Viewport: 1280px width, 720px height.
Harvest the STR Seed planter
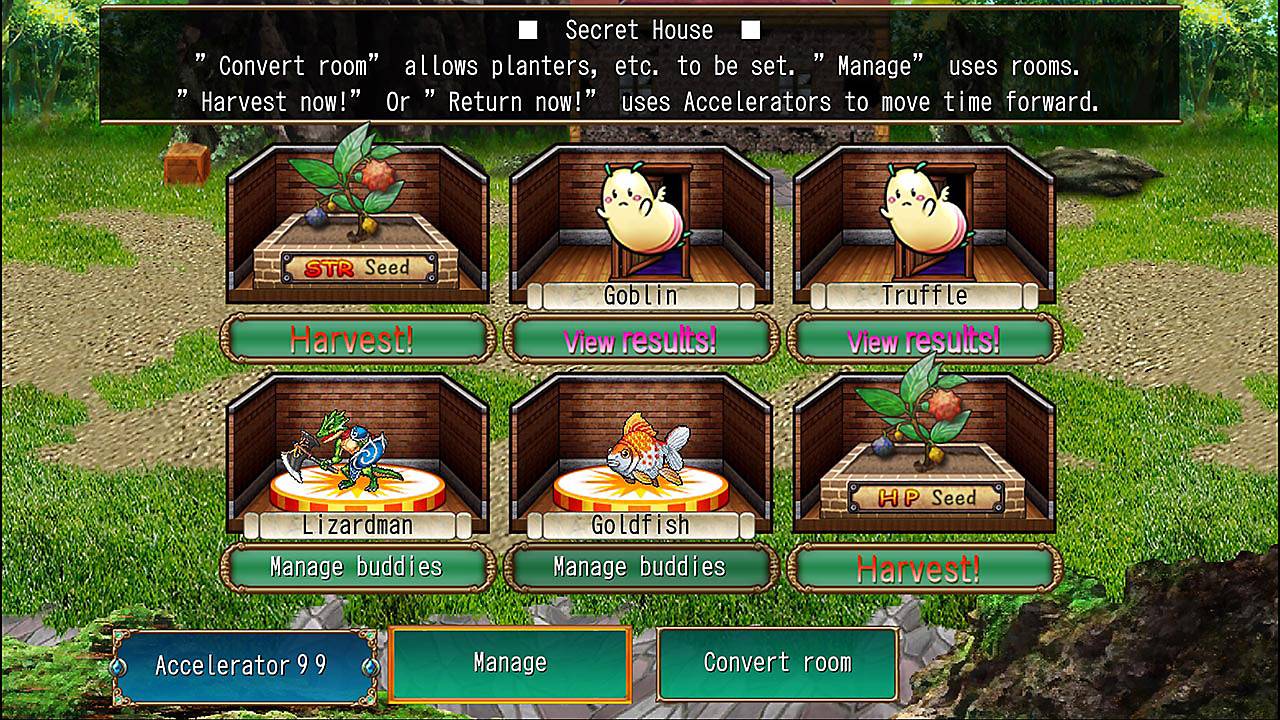(x=357, y=339)
